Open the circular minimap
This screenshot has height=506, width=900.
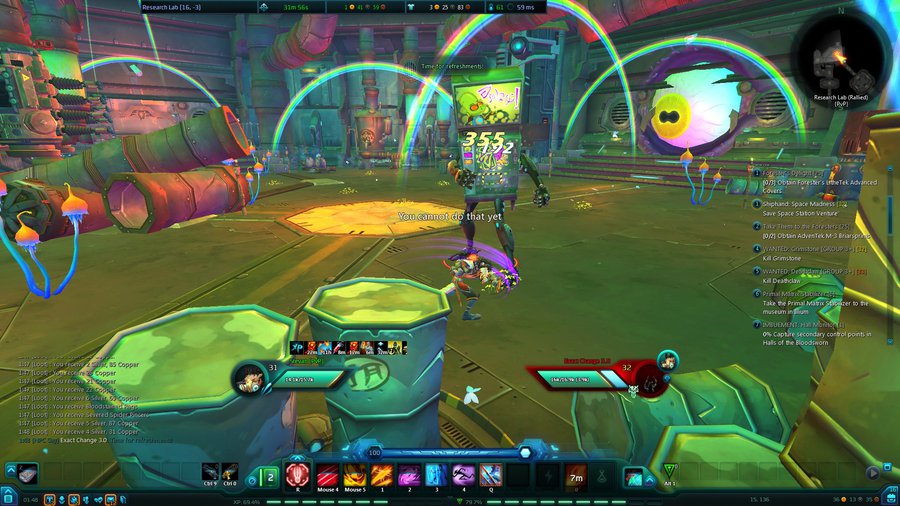point(839,58)
